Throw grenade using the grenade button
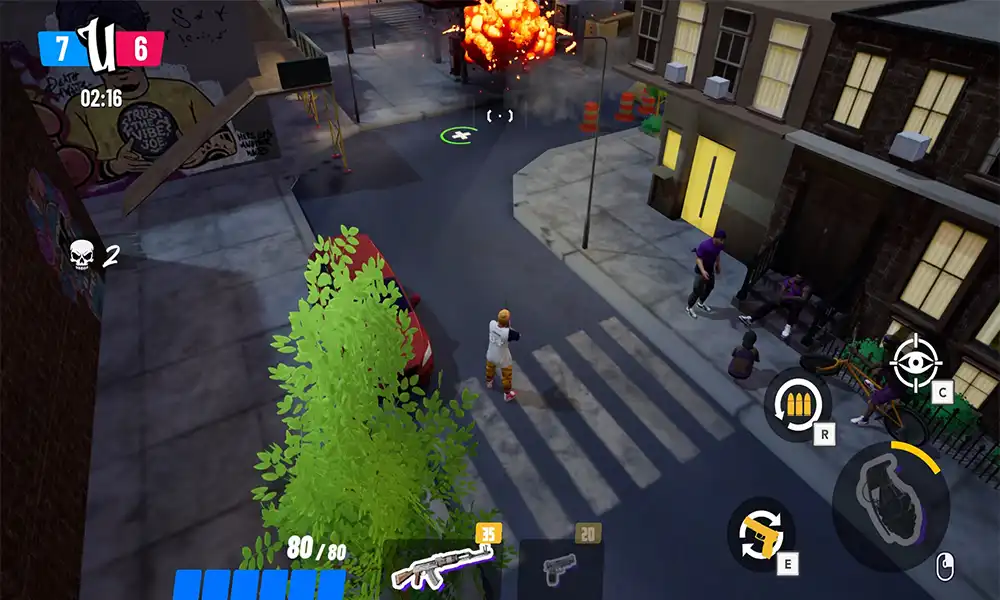 click(888, 498)
